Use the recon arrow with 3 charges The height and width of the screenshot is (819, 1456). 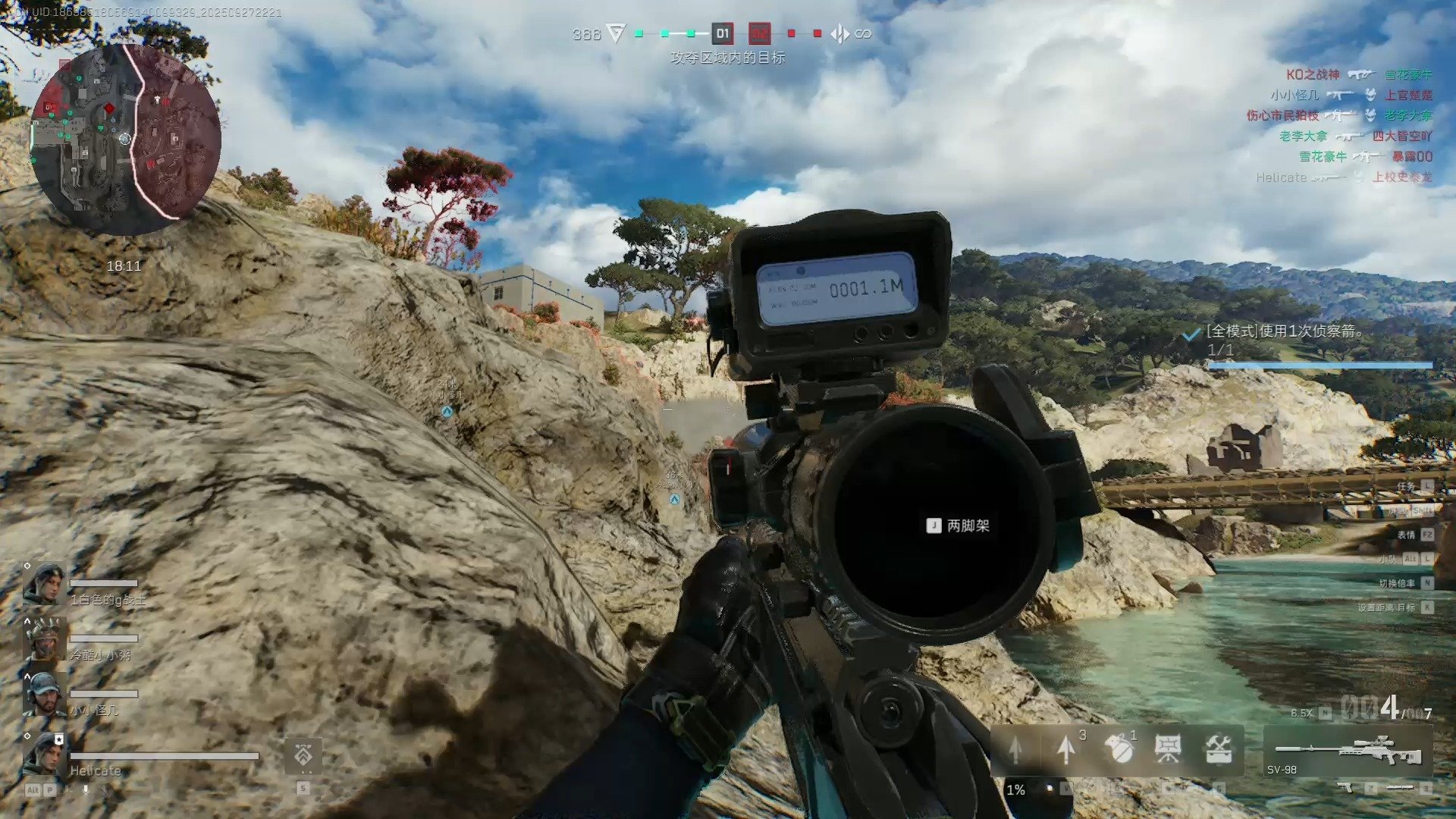coord(1067,749)
